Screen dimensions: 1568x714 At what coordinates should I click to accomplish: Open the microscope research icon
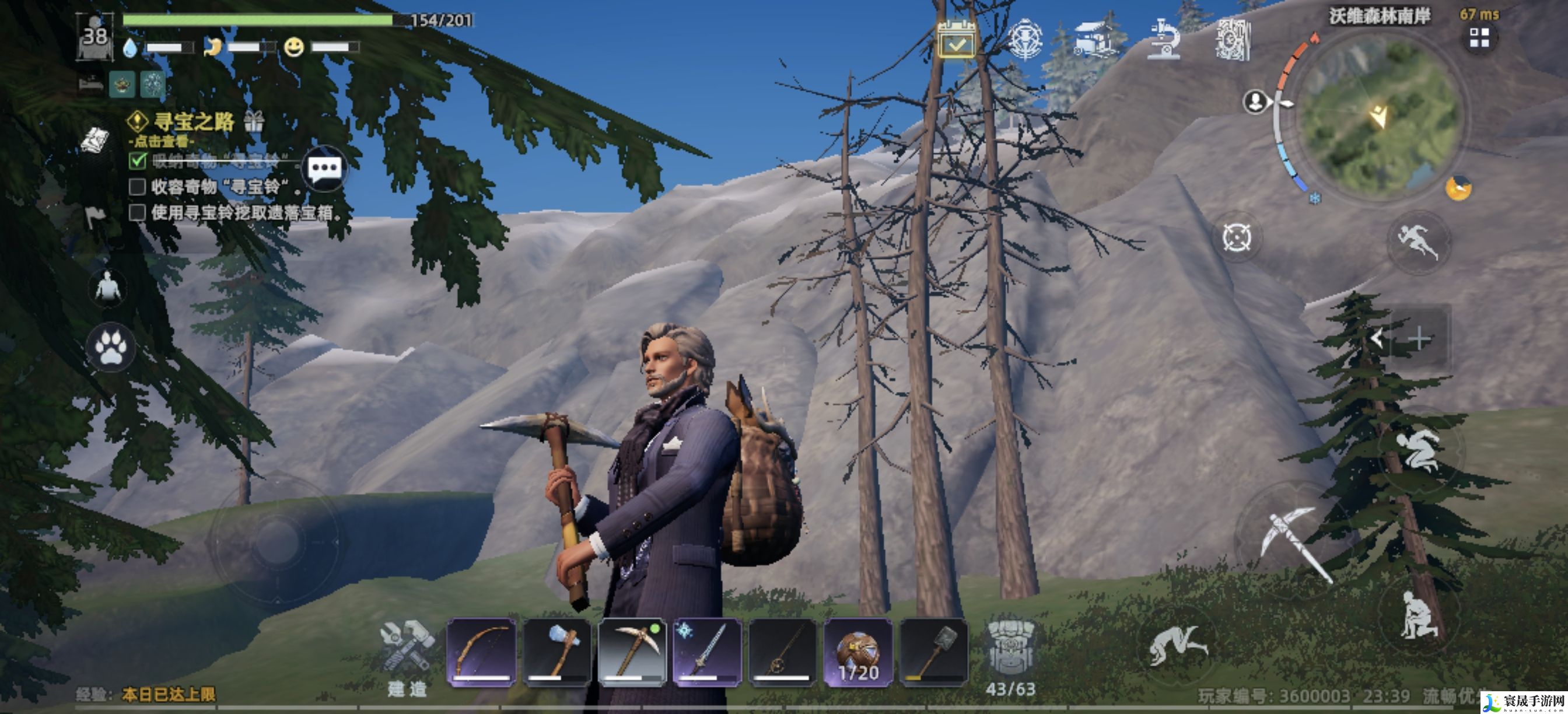pyautogui.click(x=1163, y=40)
